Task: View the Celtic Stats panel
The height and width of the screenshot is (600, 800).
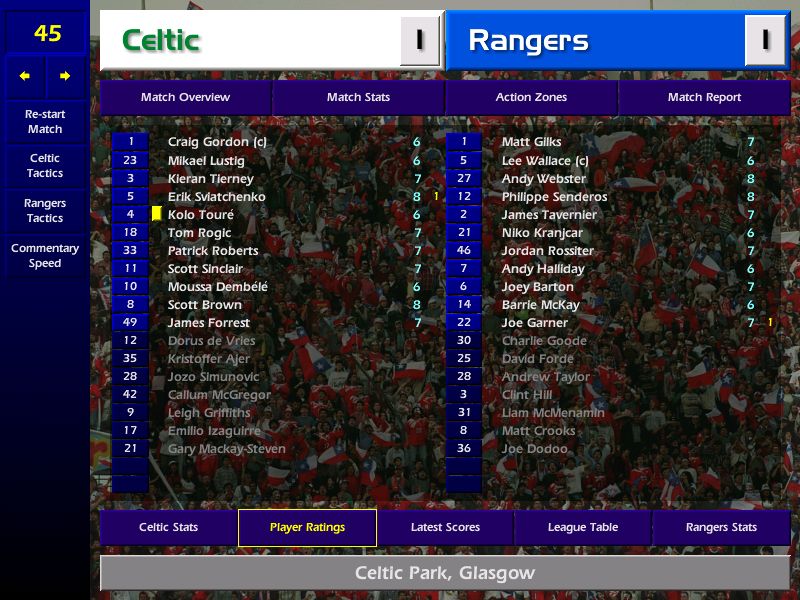Action: [x=168, y=527]
